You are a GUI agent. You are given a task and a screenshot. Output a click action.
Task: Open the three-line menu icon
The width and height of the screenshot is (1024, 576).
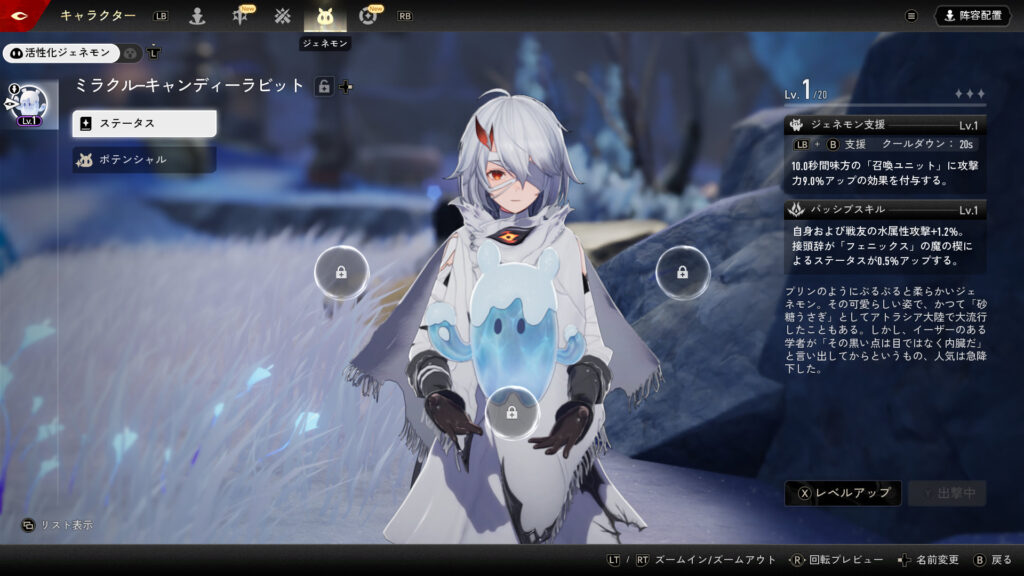911,16
